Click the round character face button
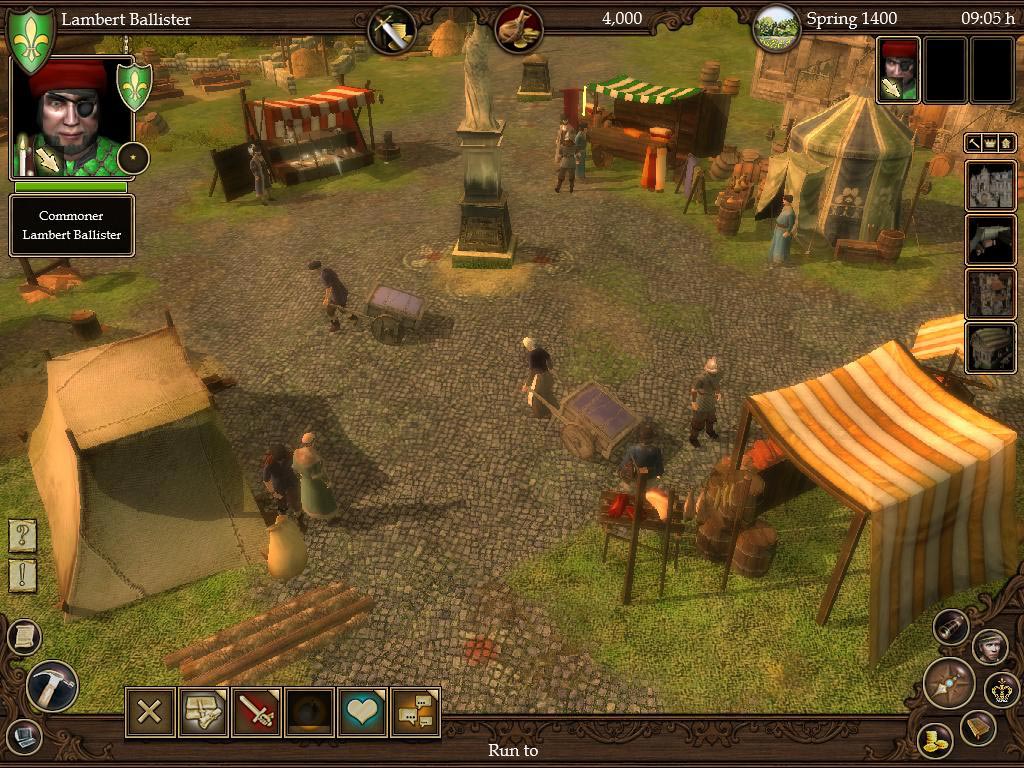This screenshot has width=1024, height=768. pyautogui.click(x=989, y=646)
